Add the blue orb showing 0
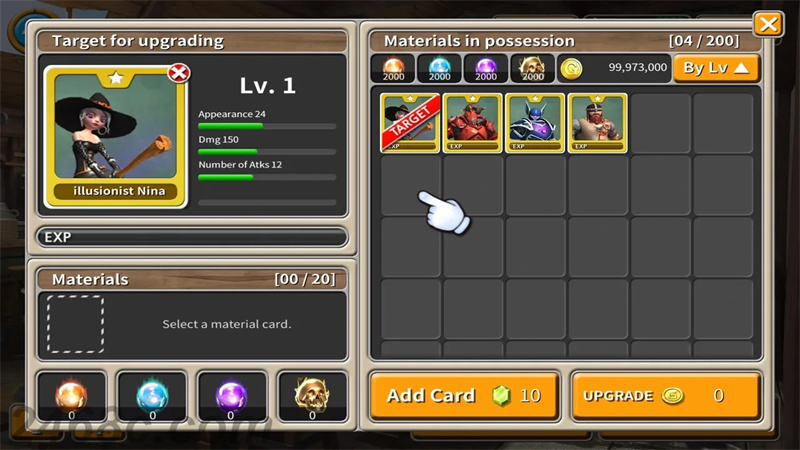The height and width of the screenshot is (450, 800). tap(152, 396)
